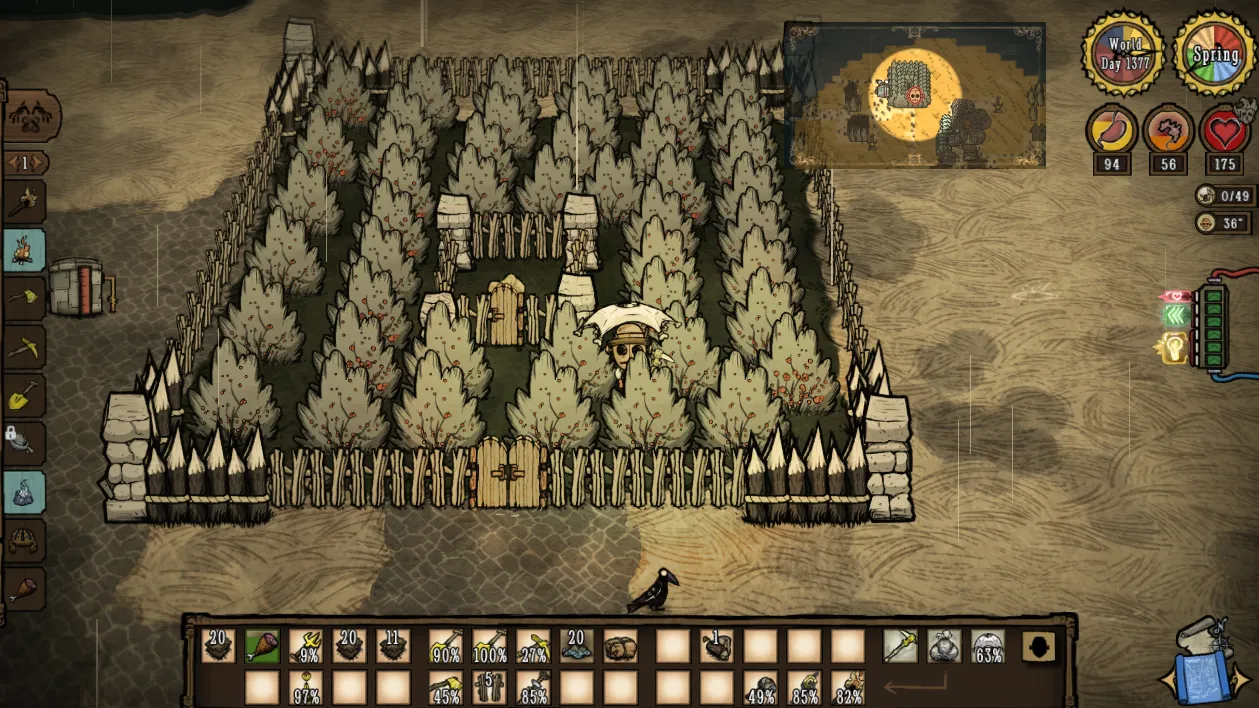The image size is (1259, 708).
Task: Choose the golden tool at 100% durability
Action: point(489,645)
